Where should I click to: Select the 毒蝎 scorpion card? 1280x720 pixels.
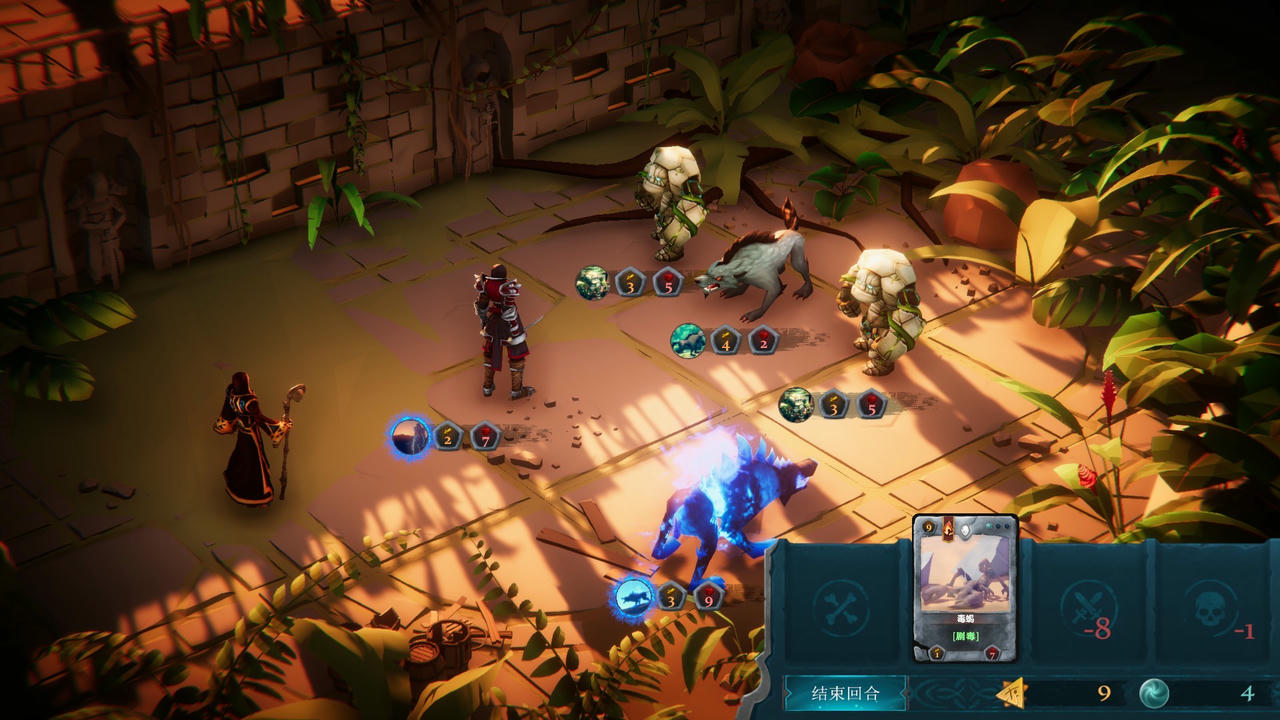pyautogui.click(x=965, y=588)
